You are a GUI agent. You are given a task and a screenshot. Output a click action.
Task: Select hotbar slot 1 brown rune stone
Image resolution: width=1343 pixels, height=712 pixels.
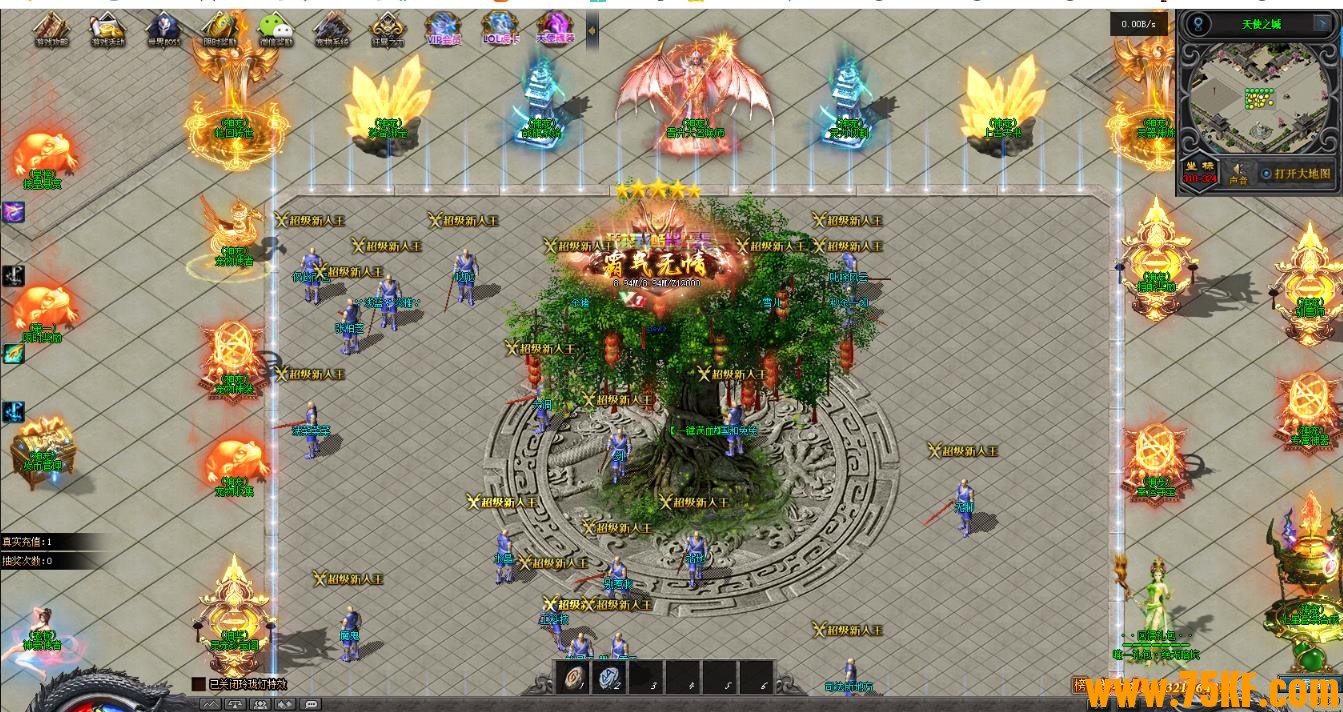click(574, 678)
